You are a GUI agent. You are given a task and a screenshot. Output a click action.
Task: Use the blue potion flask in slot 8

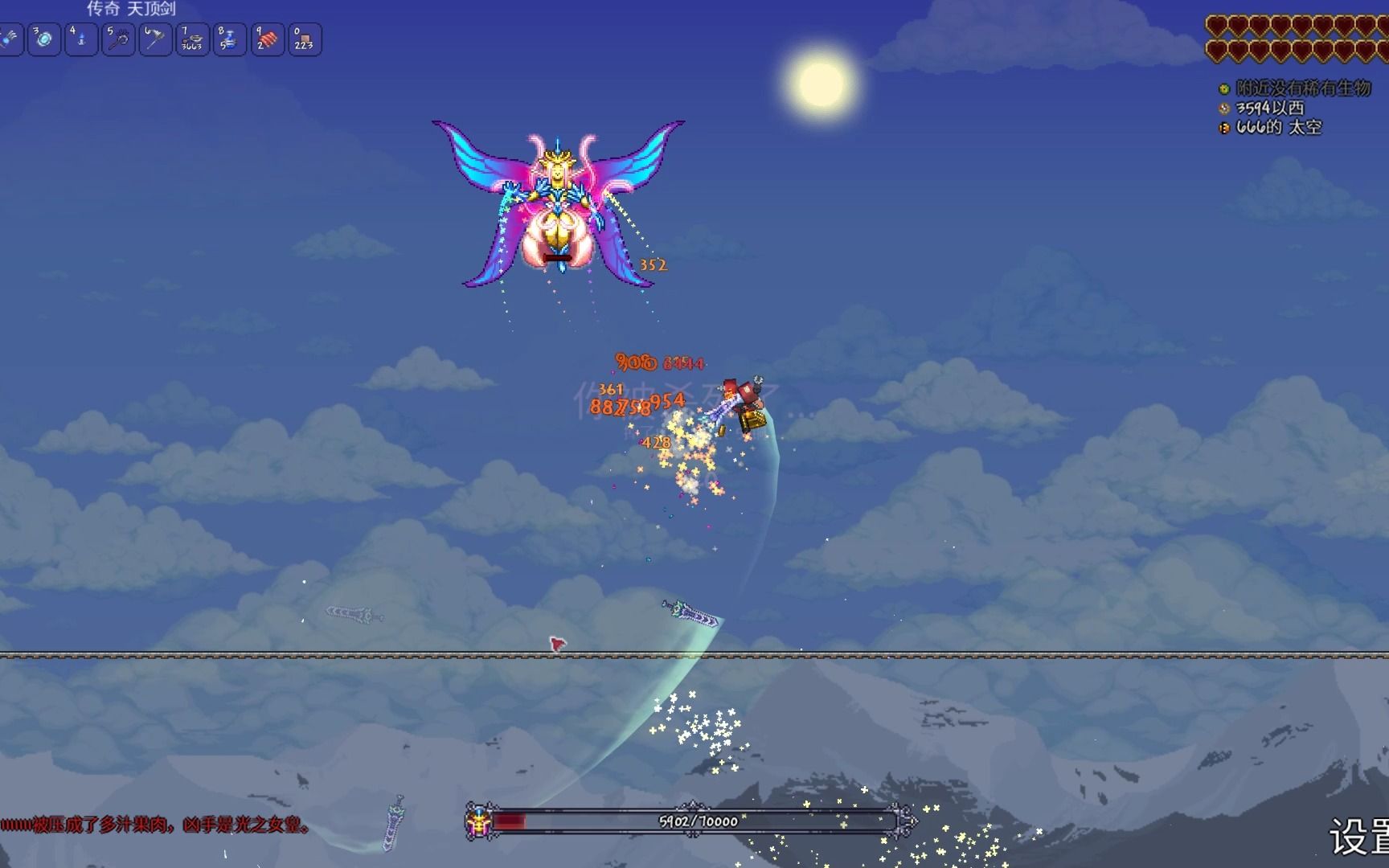(229, 39)
